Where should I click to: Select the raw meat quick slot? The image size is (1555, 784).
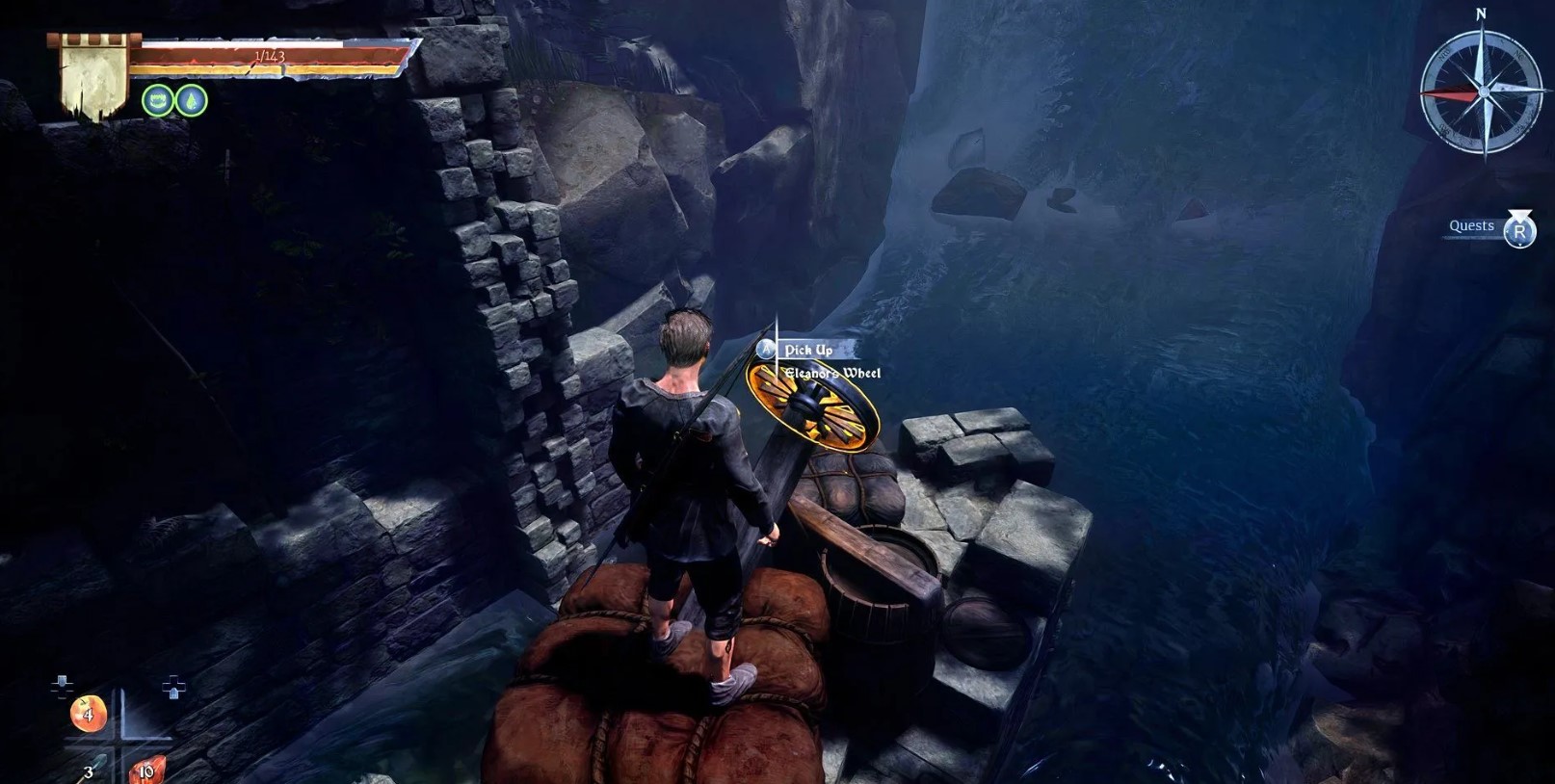pos(146,770)
